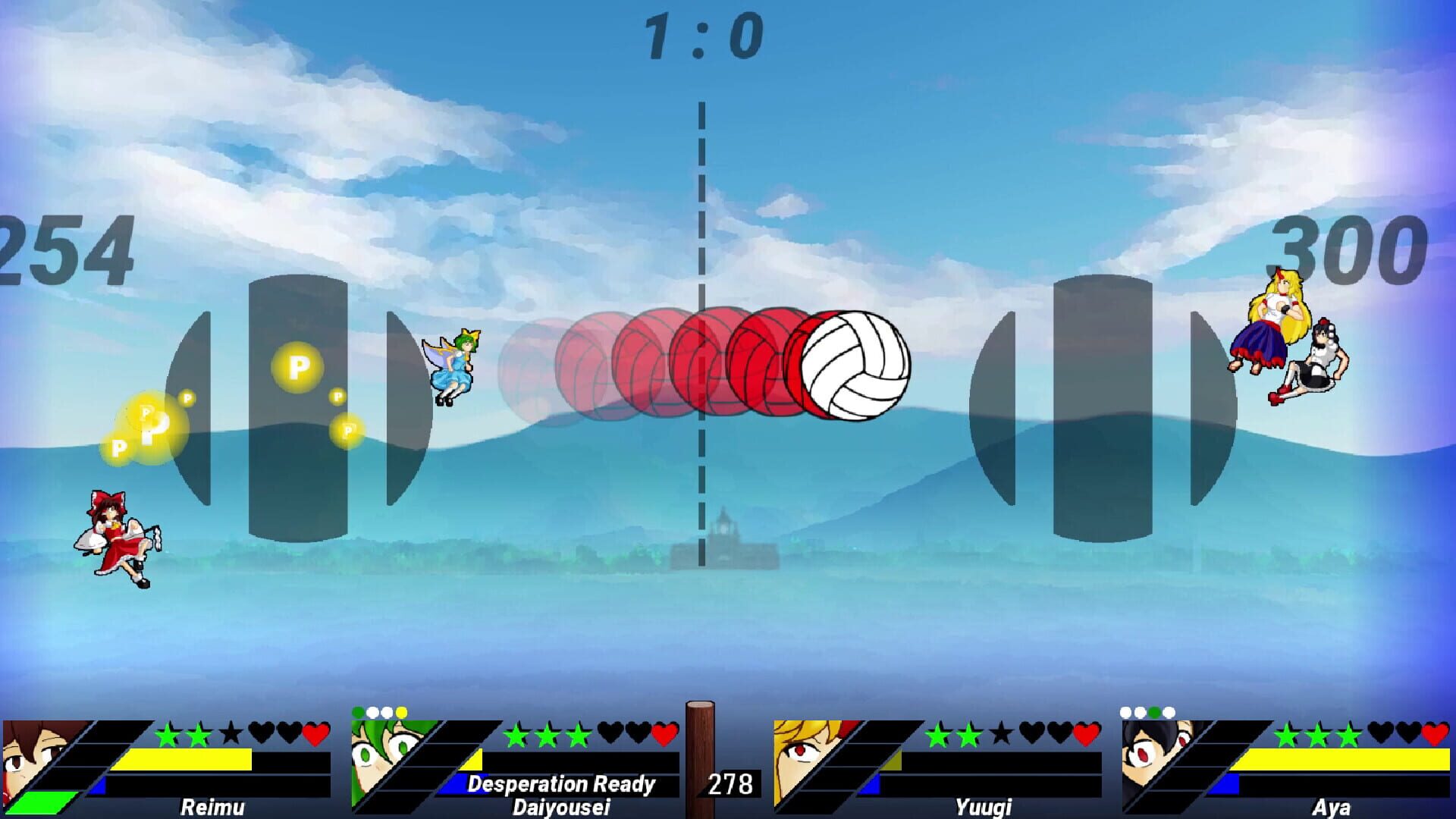The height and width of the screenshot is (819, 1456).
Task: Click the 1:0 score display
Action: tap(701, 34)
